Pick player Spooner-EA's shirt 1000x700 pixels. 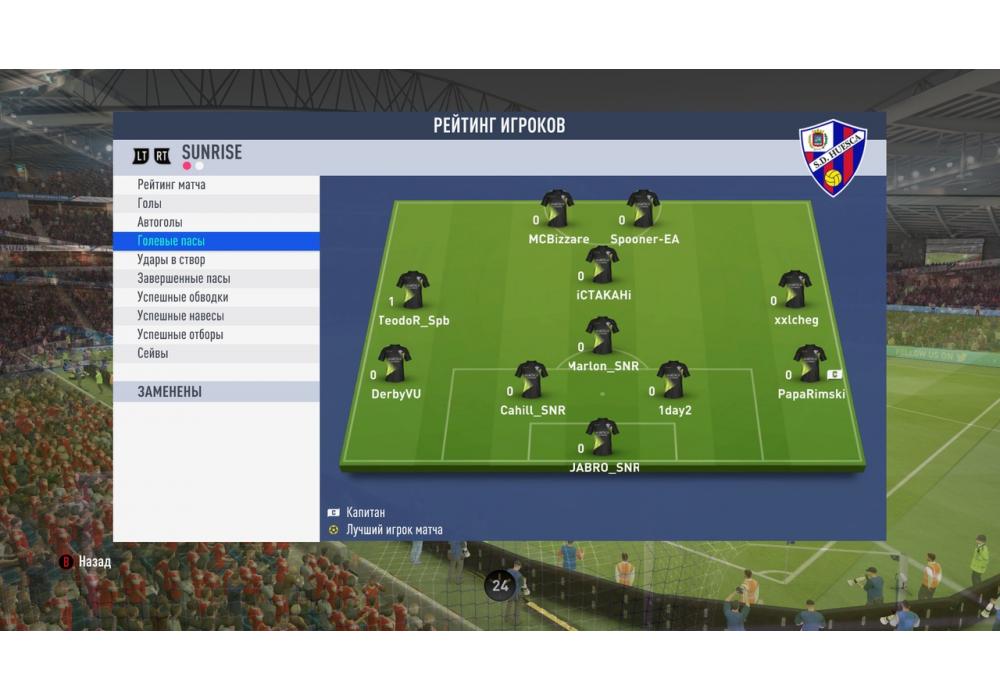pyautogui.click(x=643, y=209)
